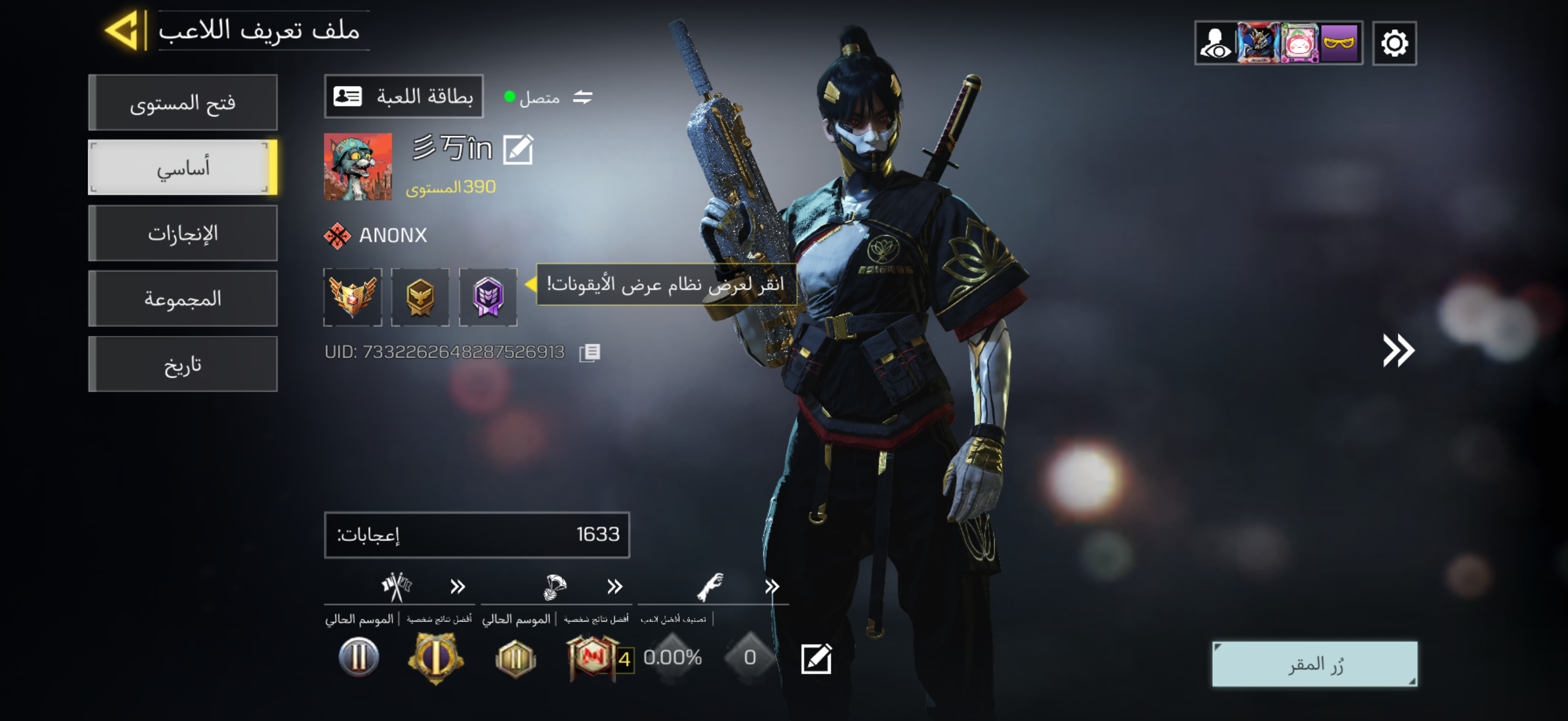Open the ANONX clan link
The image size is (1568, 721).
(376, 236)
